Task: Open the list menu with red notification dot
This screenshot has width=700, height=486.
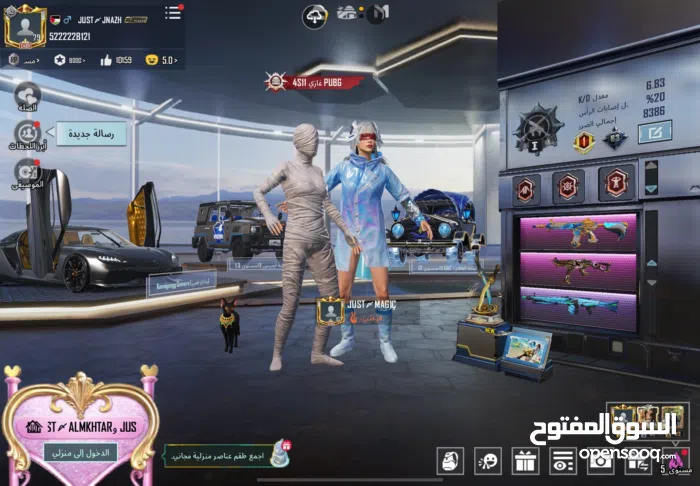Action: (173, 13)
